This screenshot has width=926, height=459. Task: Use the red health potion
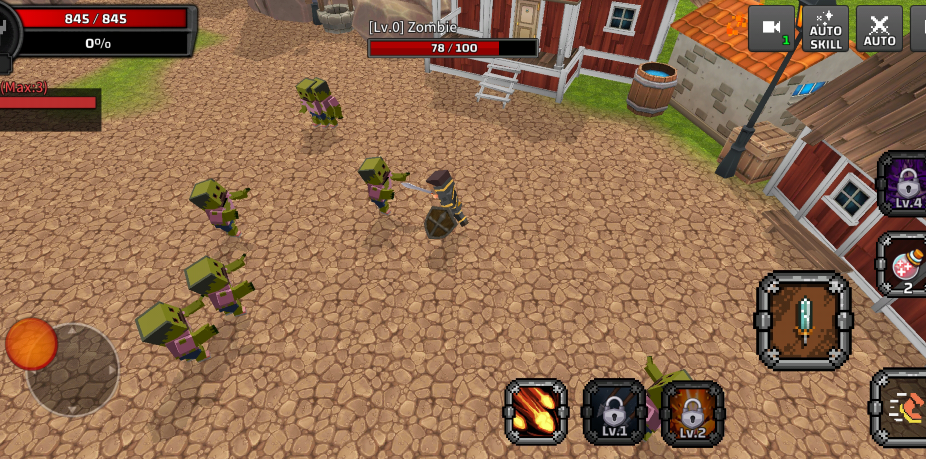pos(904,266)
